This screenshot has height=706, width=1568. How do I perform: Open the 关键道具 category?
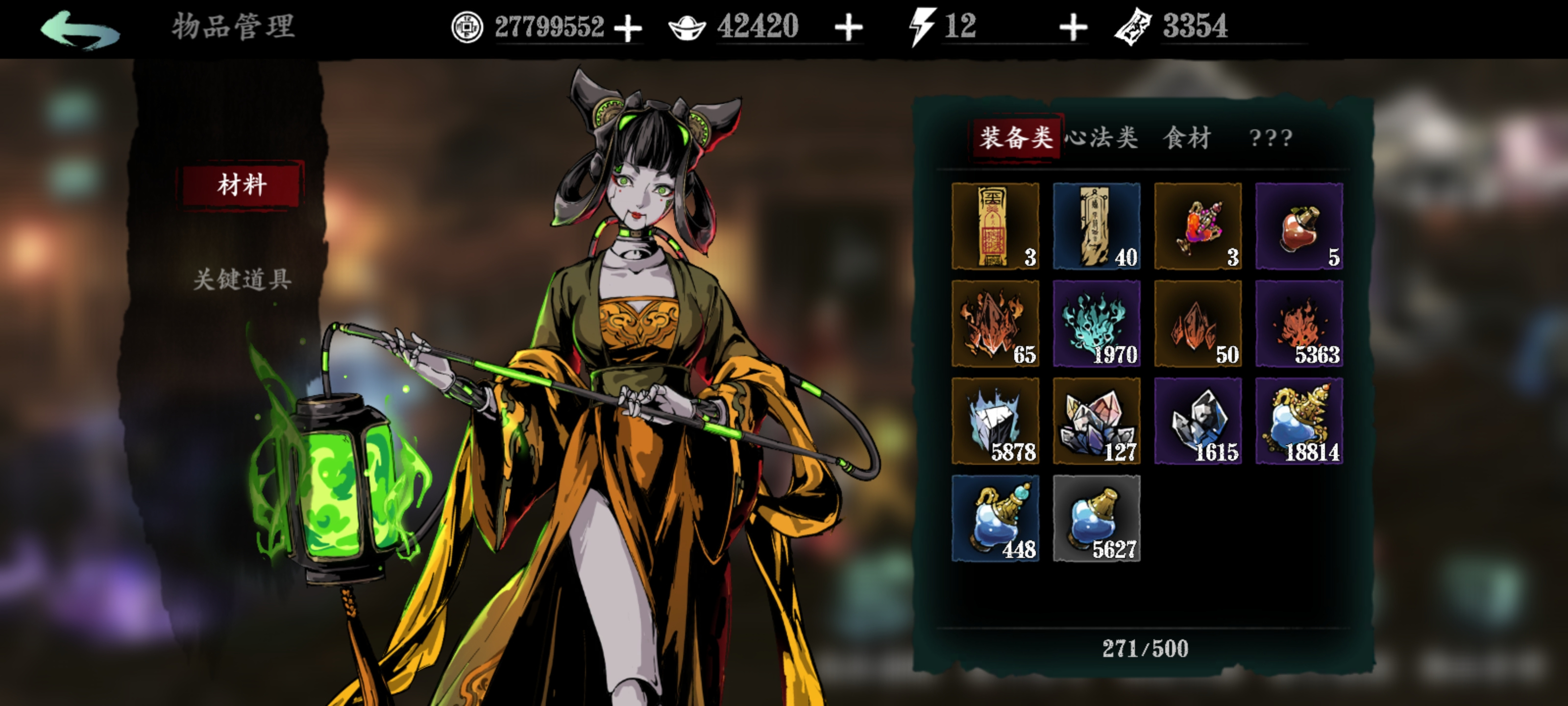tap(242, 279)
